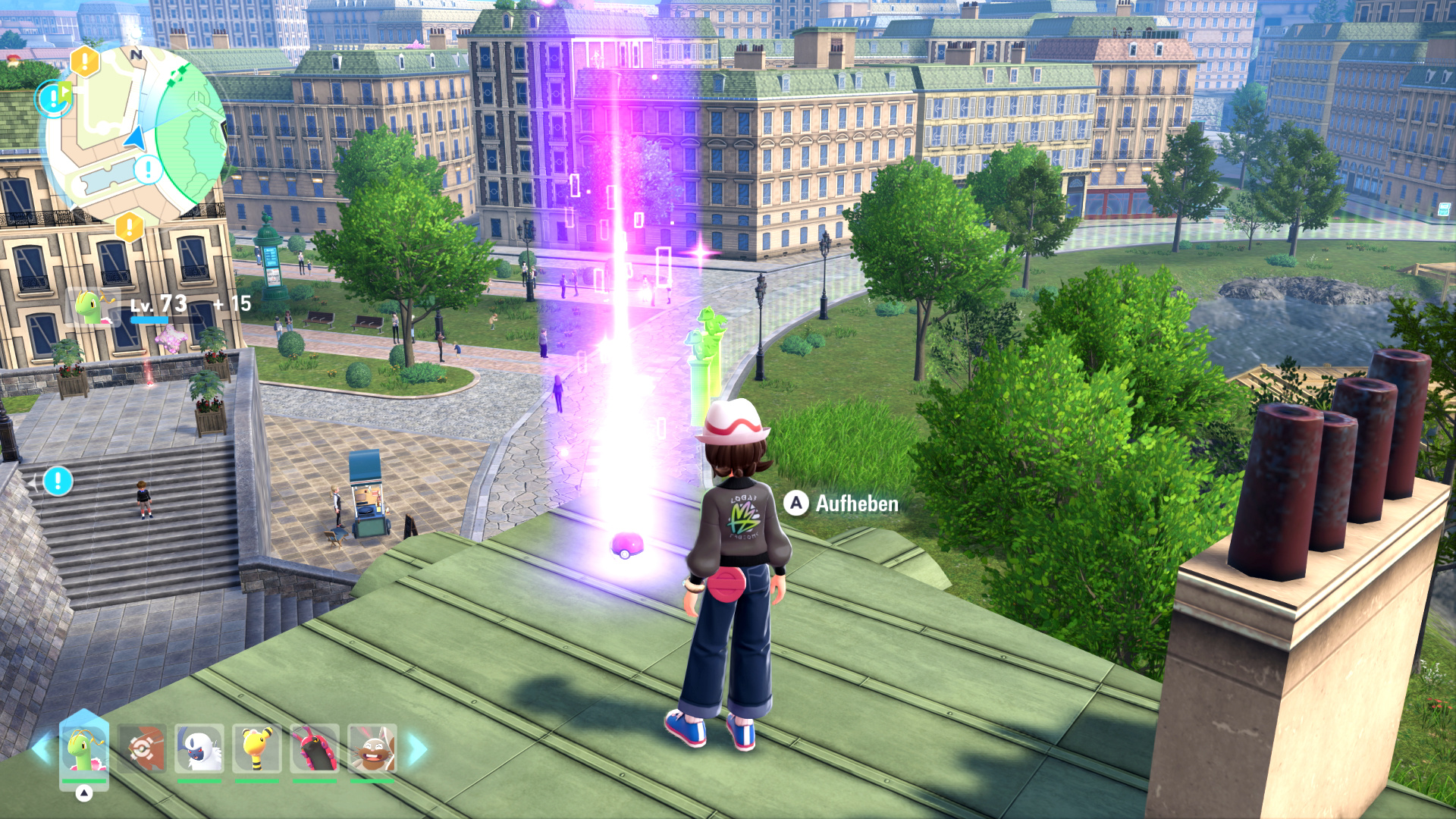Switch to Absol in the party bar
Viewport: 1456px width, 819px height.
click(x=199, y=749)
